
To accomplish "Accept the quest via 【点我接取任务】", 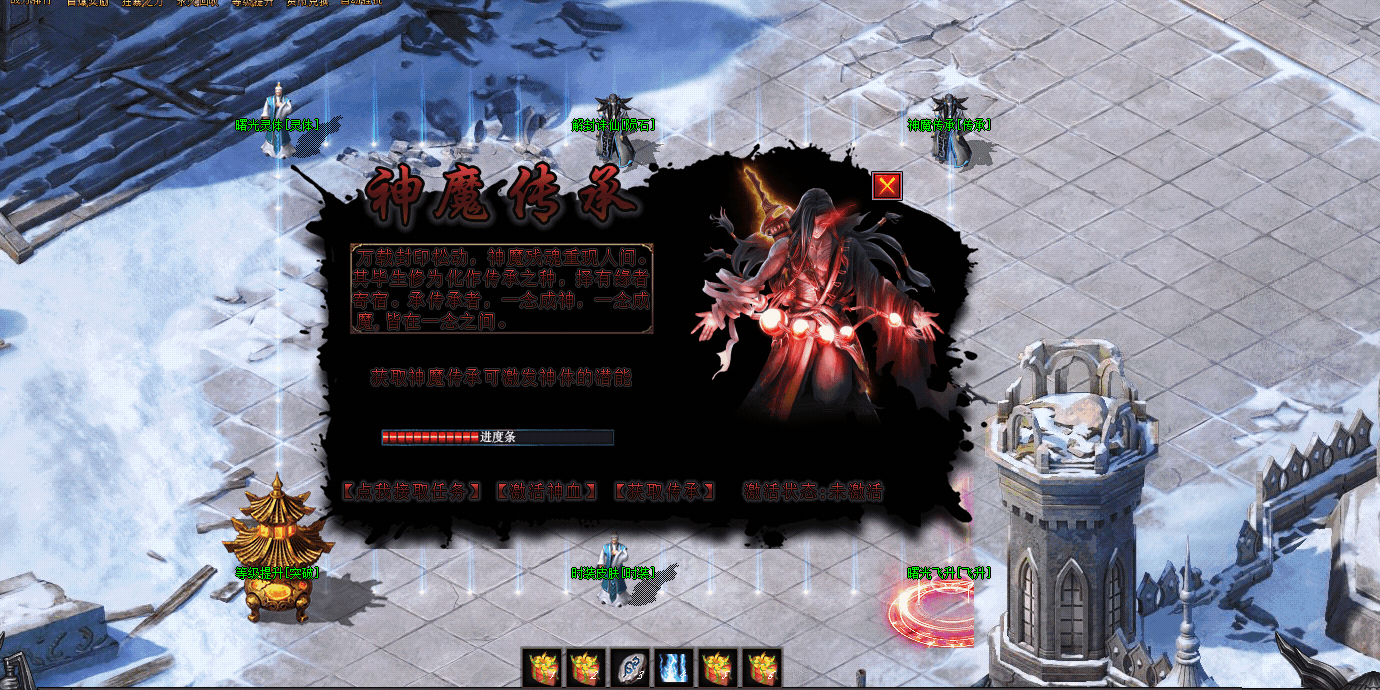I will point(412,491).
